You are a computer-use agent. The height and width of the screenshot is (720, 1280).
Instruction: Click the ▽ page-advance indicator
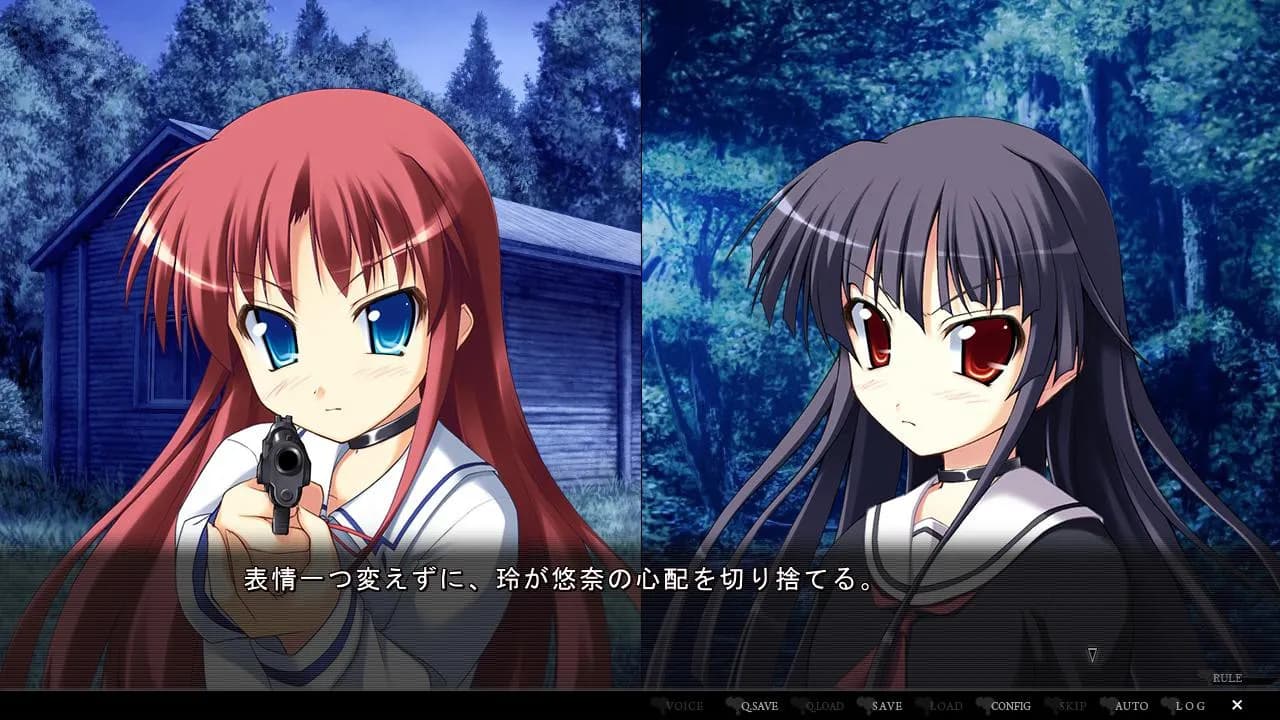pyautogui.click(x=1093, y=654)
